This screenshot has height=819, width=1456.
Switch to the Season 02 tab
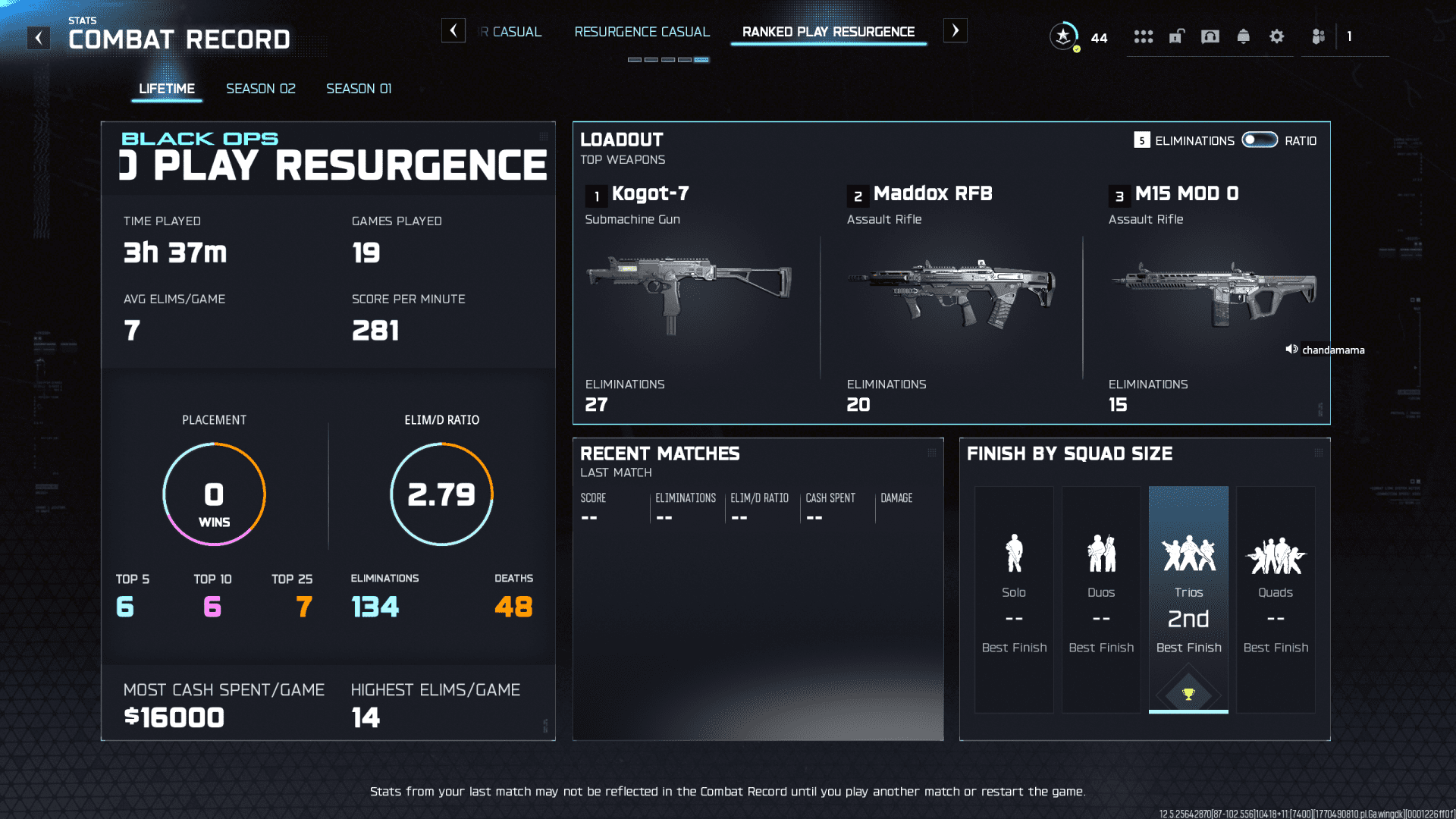260,88
